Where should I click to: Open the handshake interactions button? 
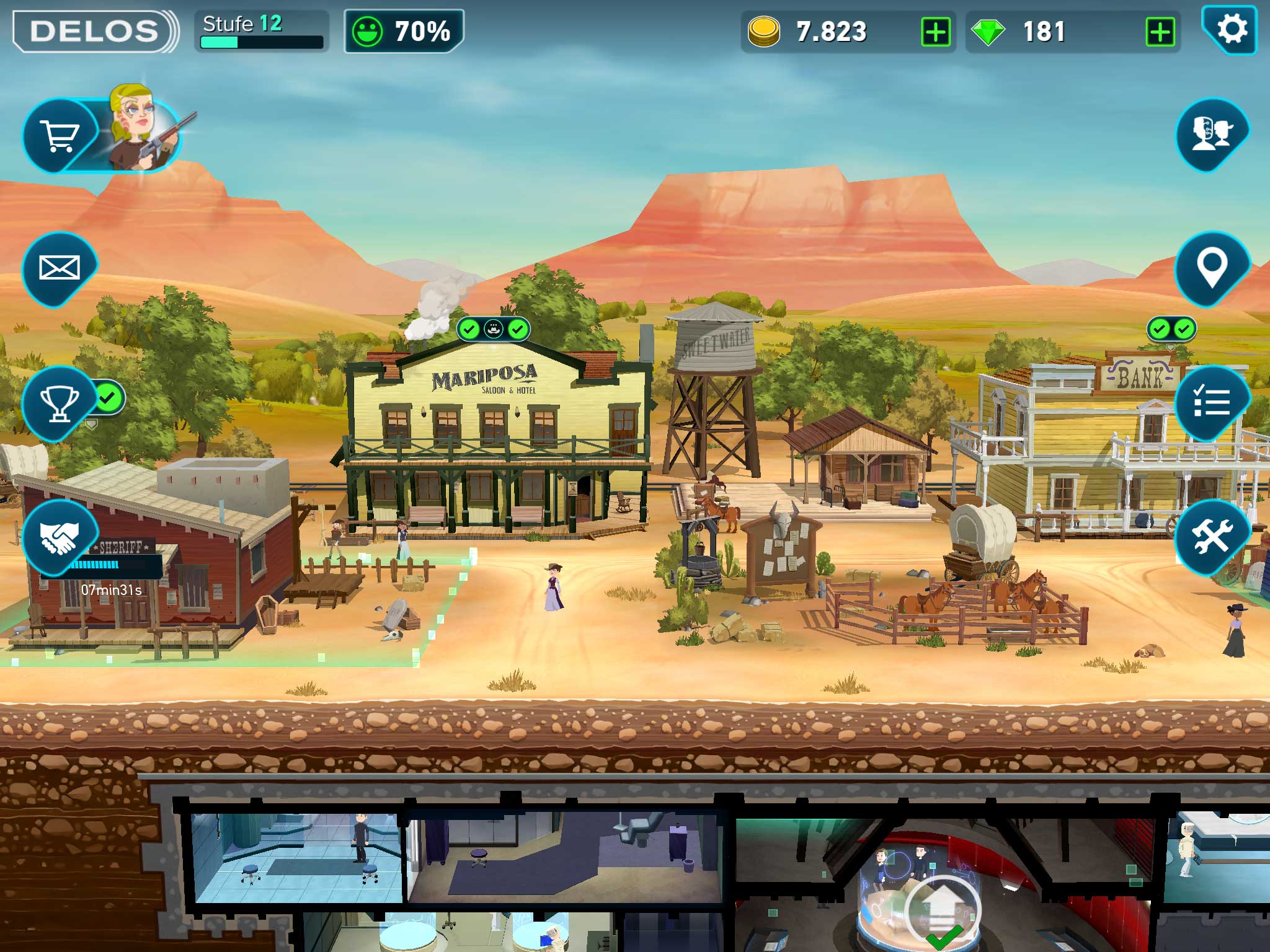[x=60, y=537]
